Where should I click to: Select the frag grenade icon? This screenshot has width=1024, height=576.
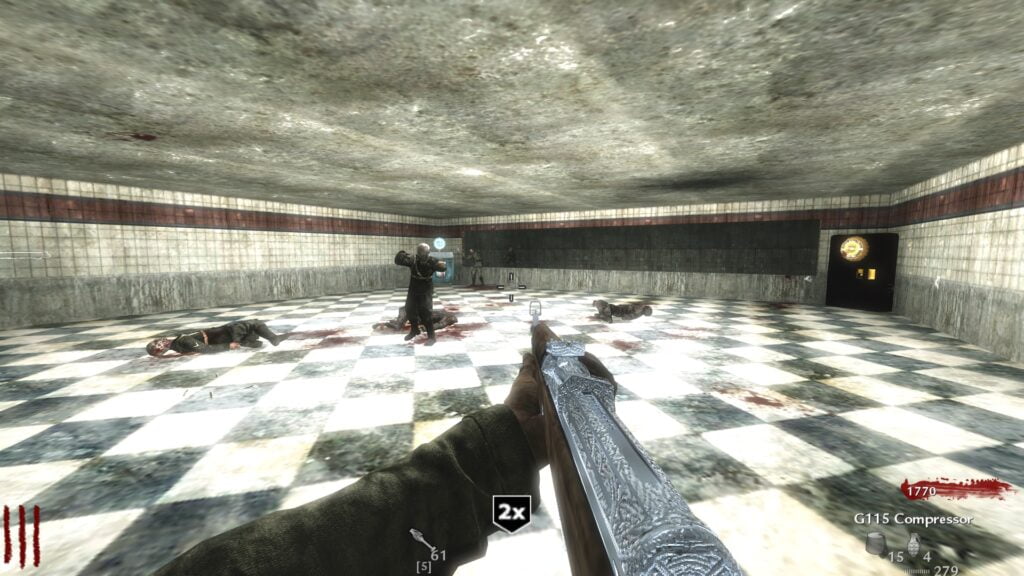point(914,544)
